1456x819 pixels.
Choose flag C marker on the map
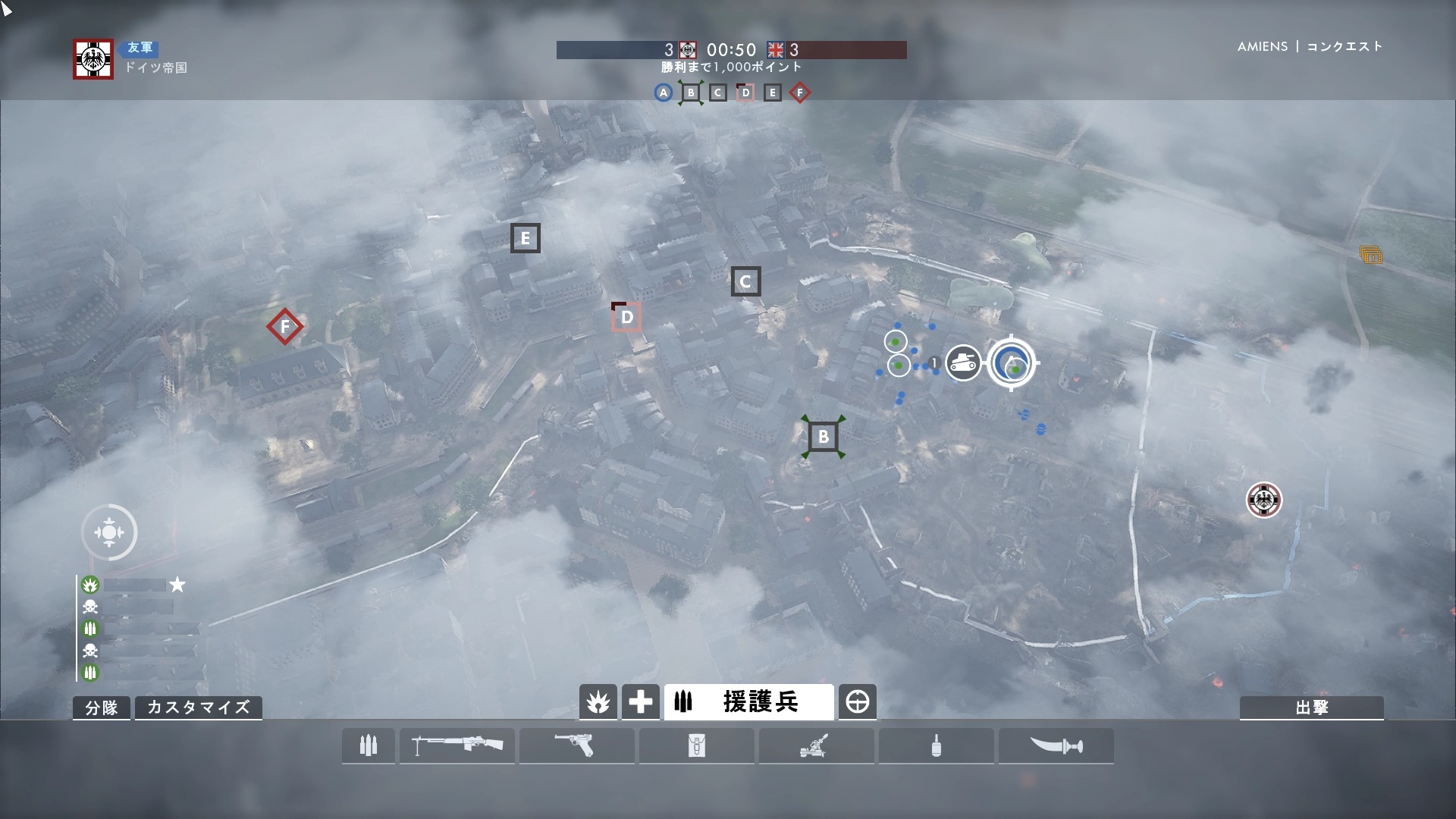[x=745, y=282]
